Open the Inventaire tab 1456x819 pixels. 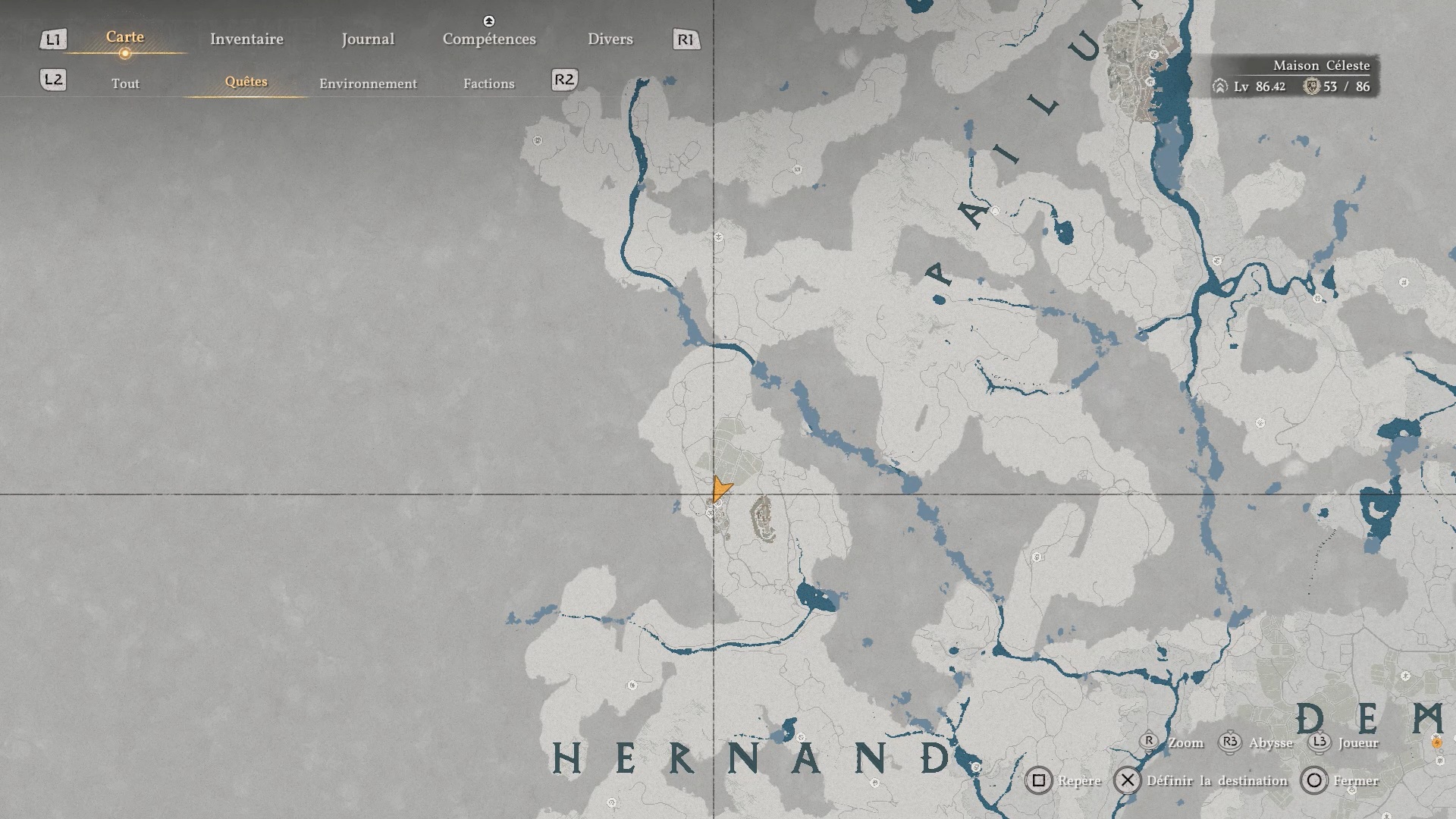(x=246, y=39)
